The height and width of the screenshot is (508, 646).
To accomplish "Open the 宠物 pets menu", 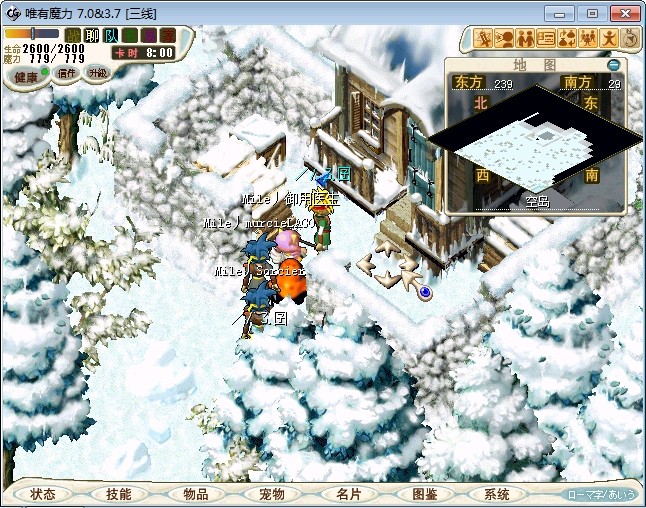I will (272, 494).
